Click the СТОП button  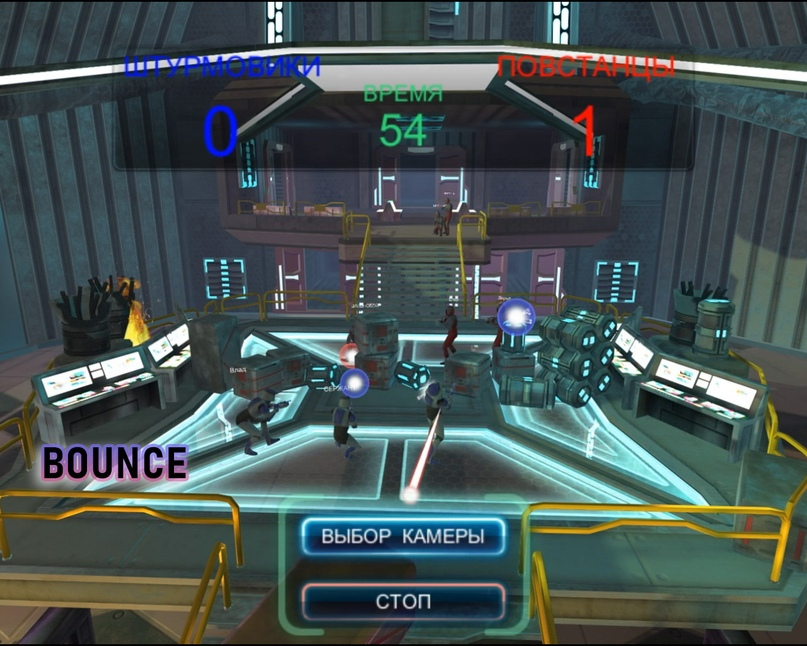tap(403, 602)
